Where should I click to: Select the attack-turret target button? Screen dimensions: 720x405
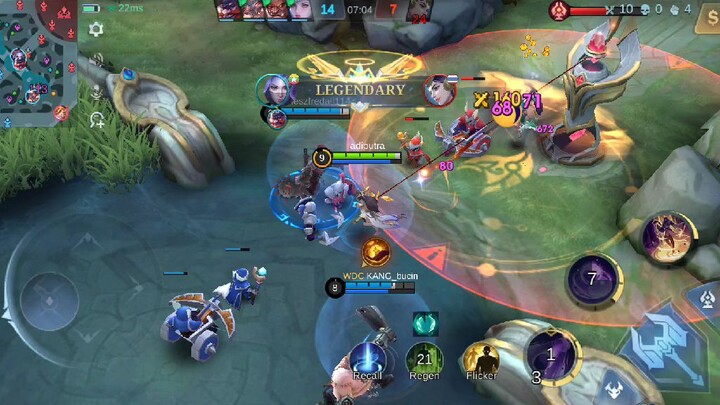706,299
